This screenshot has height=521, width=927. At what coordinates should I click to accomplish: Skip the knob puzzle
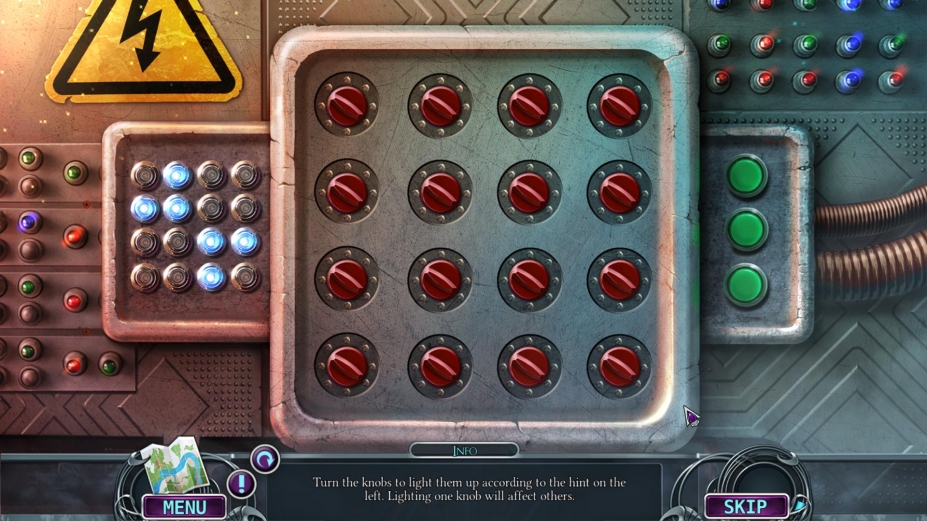pos(745,507)
